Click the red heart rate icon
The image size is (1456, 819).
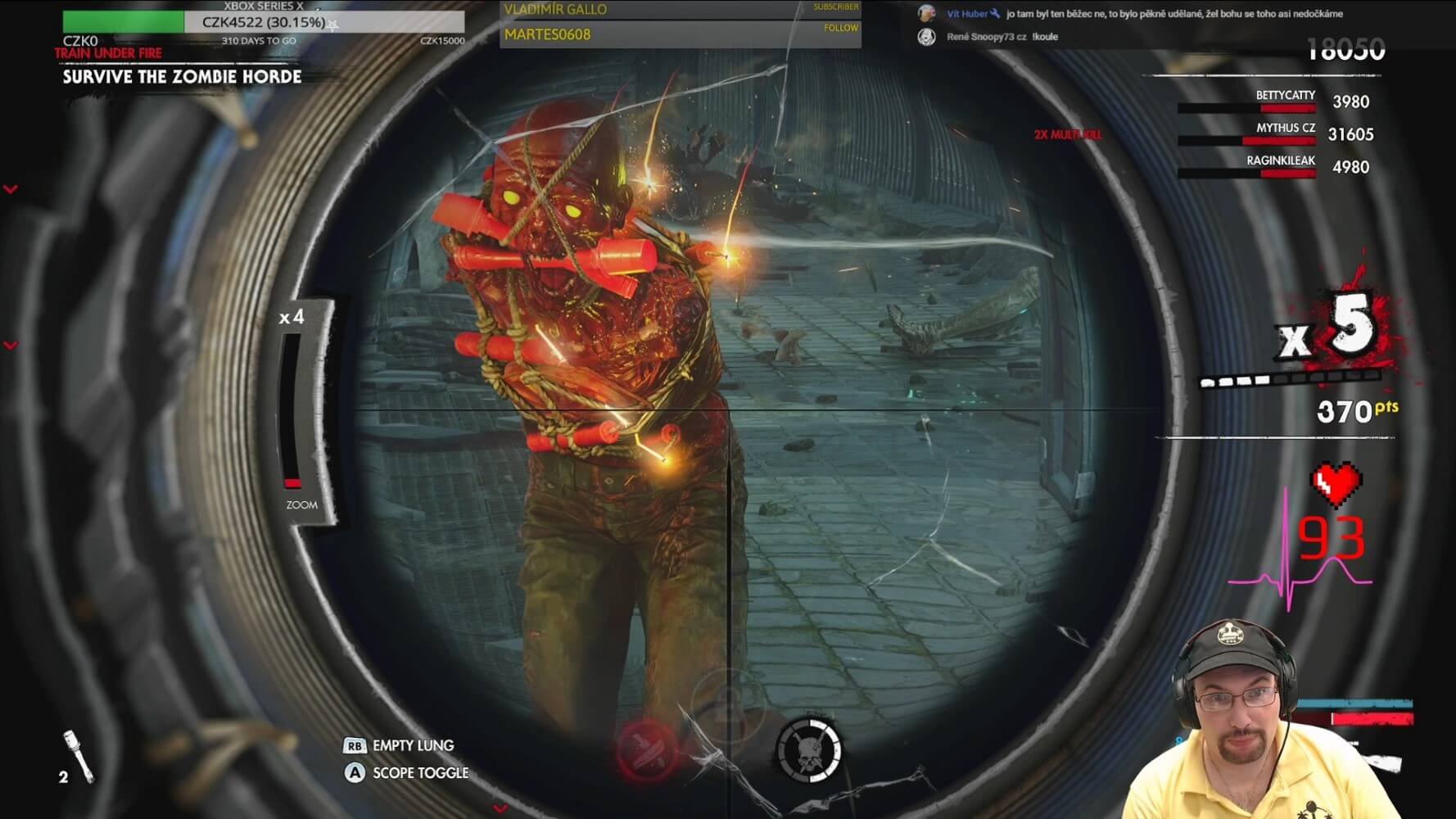[x=1336, y=485]
